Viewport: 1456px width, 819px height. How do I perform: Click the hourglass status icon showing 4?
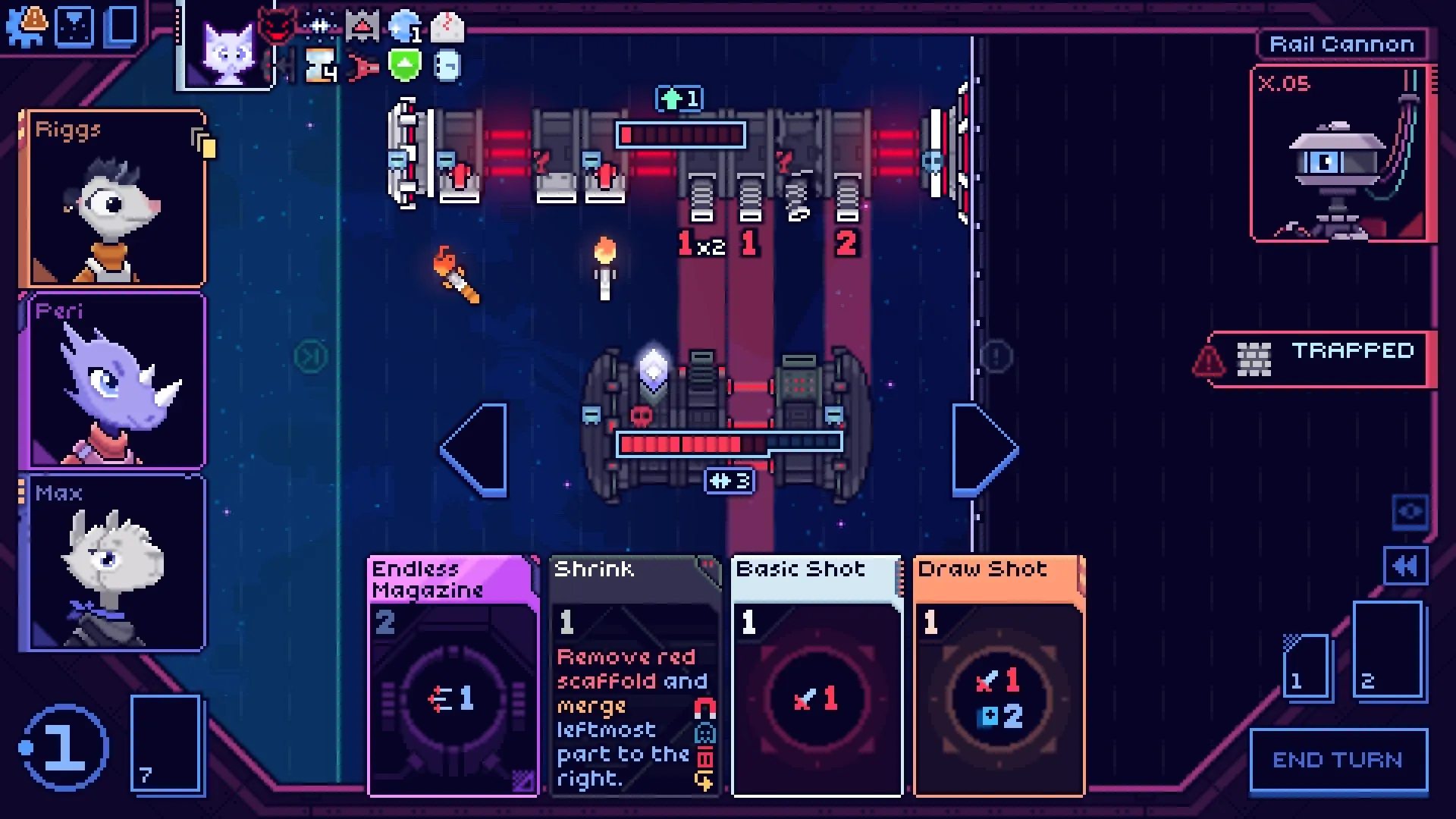pos(319,67)
